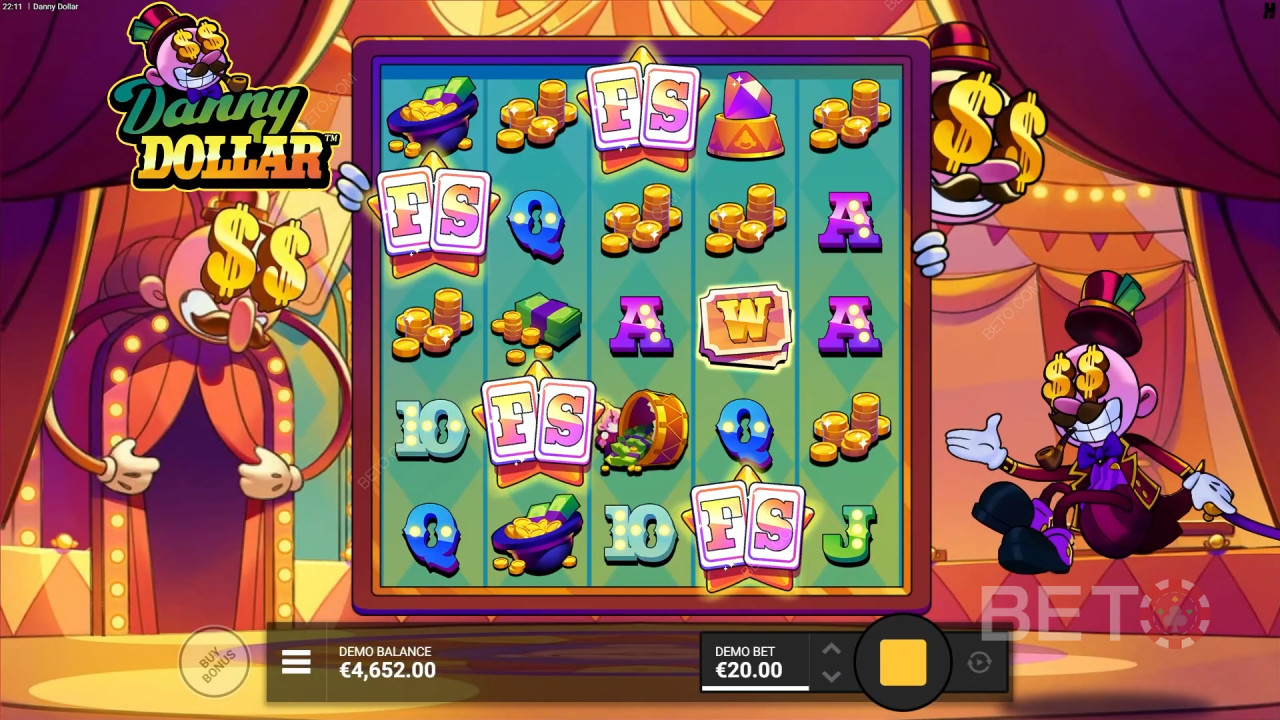
Task: Click the Demo Bet €20.00 amount field
Action: (752, 672)
